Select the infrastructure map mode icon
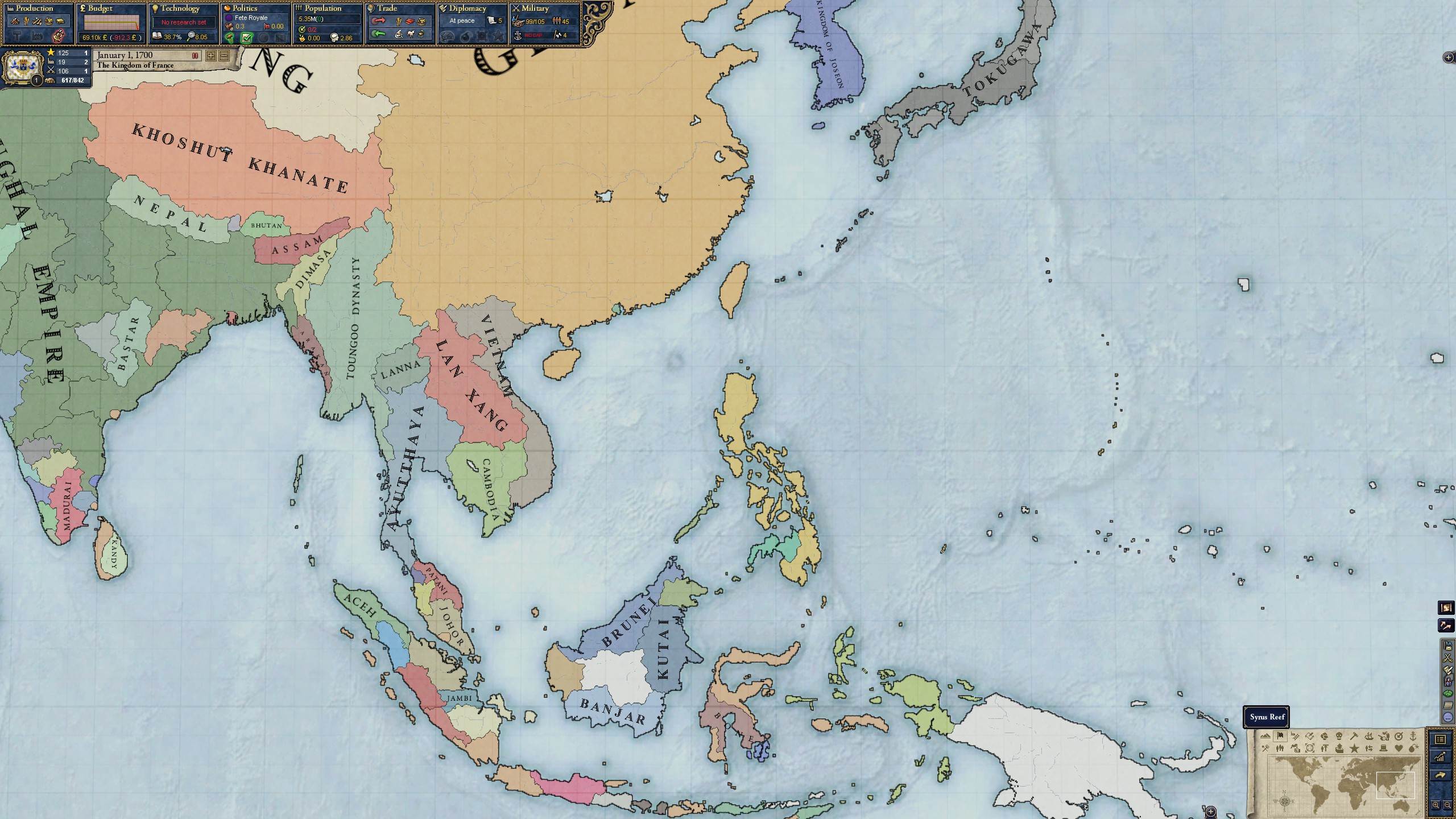Screen dimensions: 1456x819 [1297, 737]
